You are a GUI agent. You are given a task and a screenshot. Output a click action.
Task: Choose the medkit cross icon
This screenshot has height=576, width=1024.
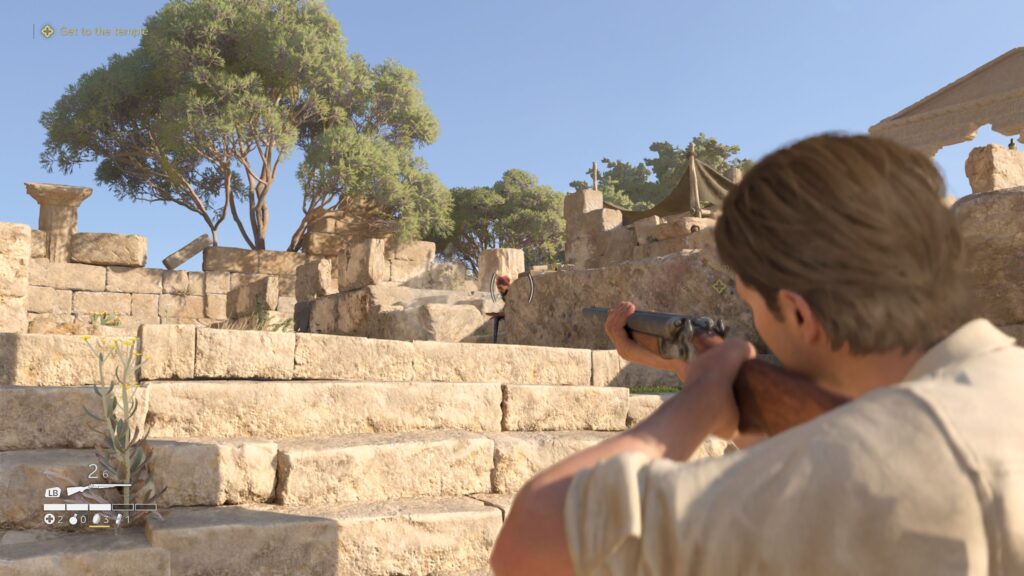point(49,519)
